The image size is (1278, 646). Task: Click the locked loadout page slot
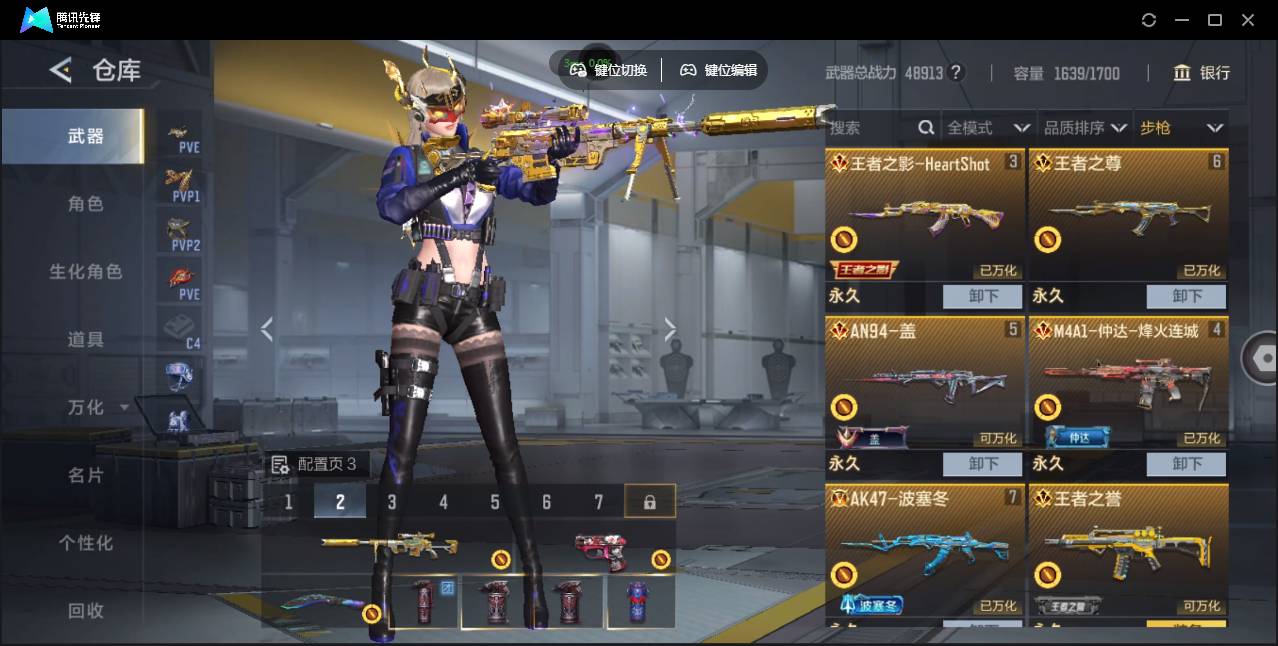[650, 502]
